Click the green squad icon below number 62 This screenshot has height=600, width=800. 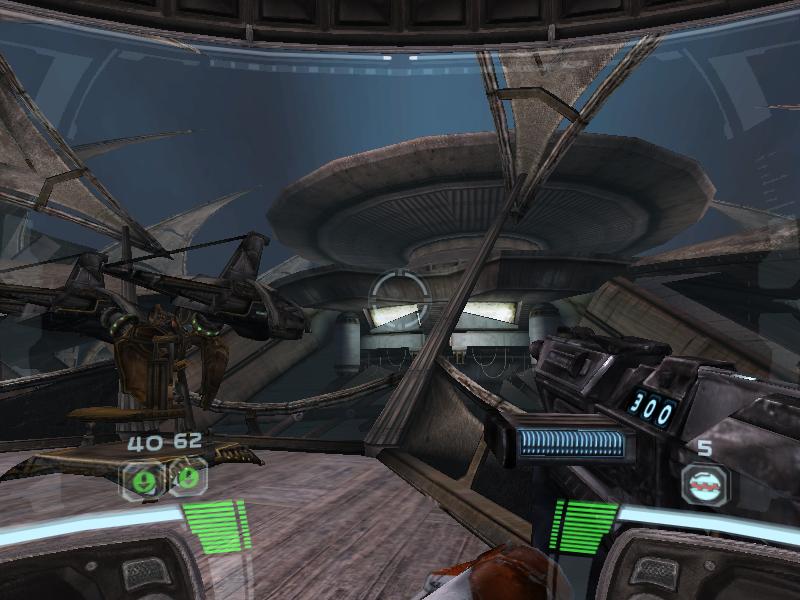click(186, 476)
